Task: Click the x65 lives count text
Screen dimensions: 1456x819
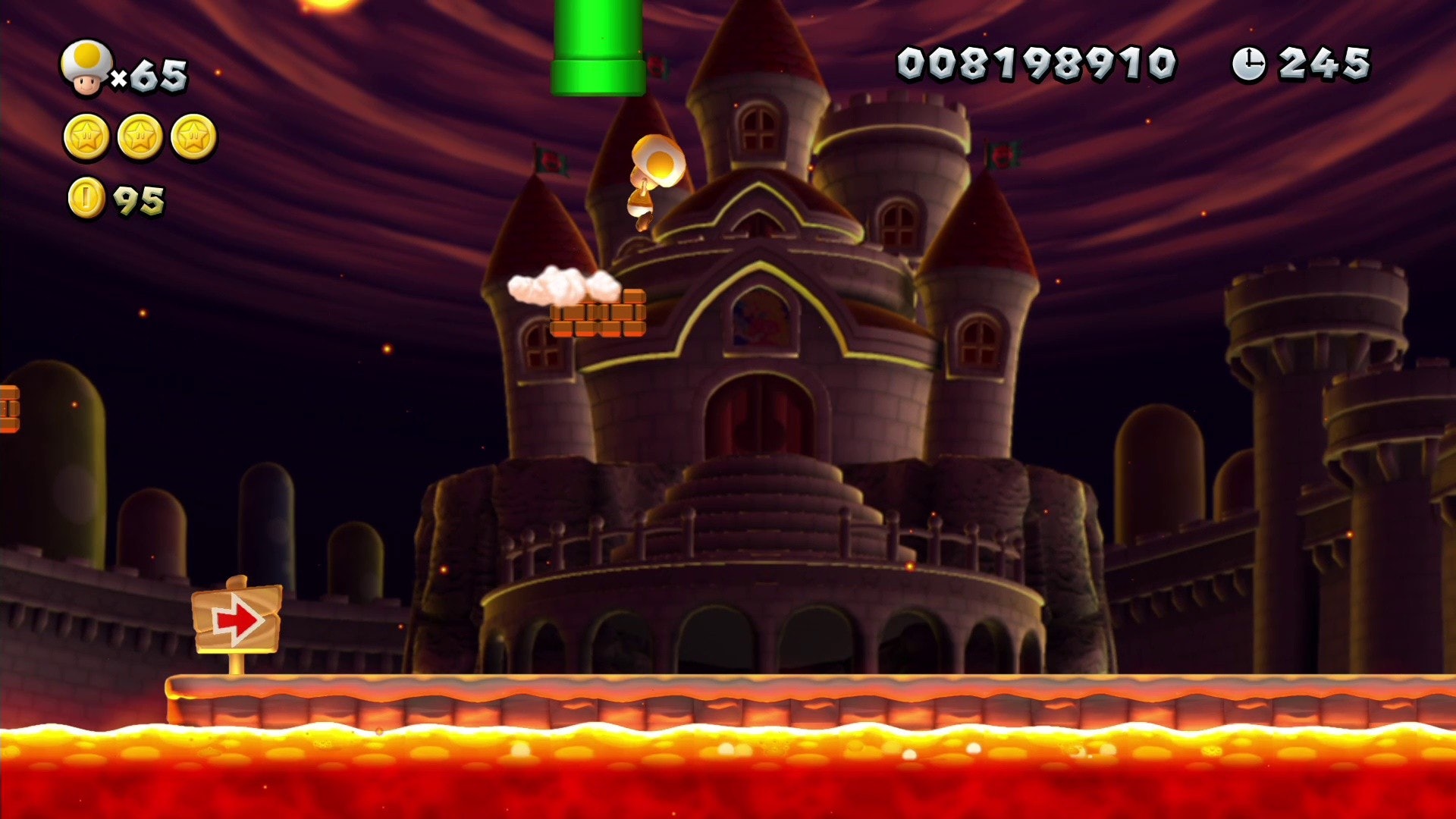Action: tap(152, 72)
